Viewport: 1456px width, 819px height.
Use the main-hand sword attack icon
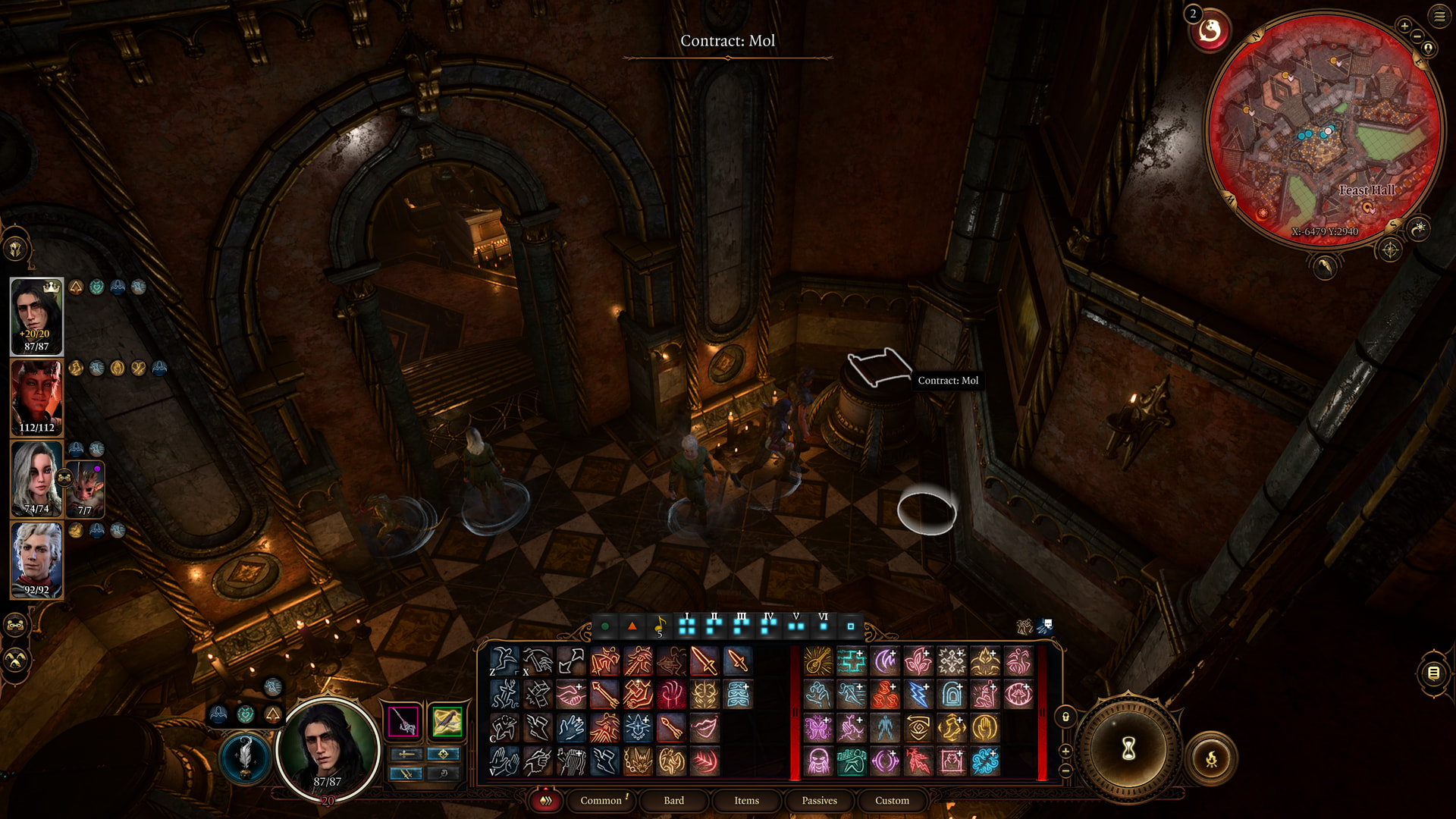[x=704, y=661]
